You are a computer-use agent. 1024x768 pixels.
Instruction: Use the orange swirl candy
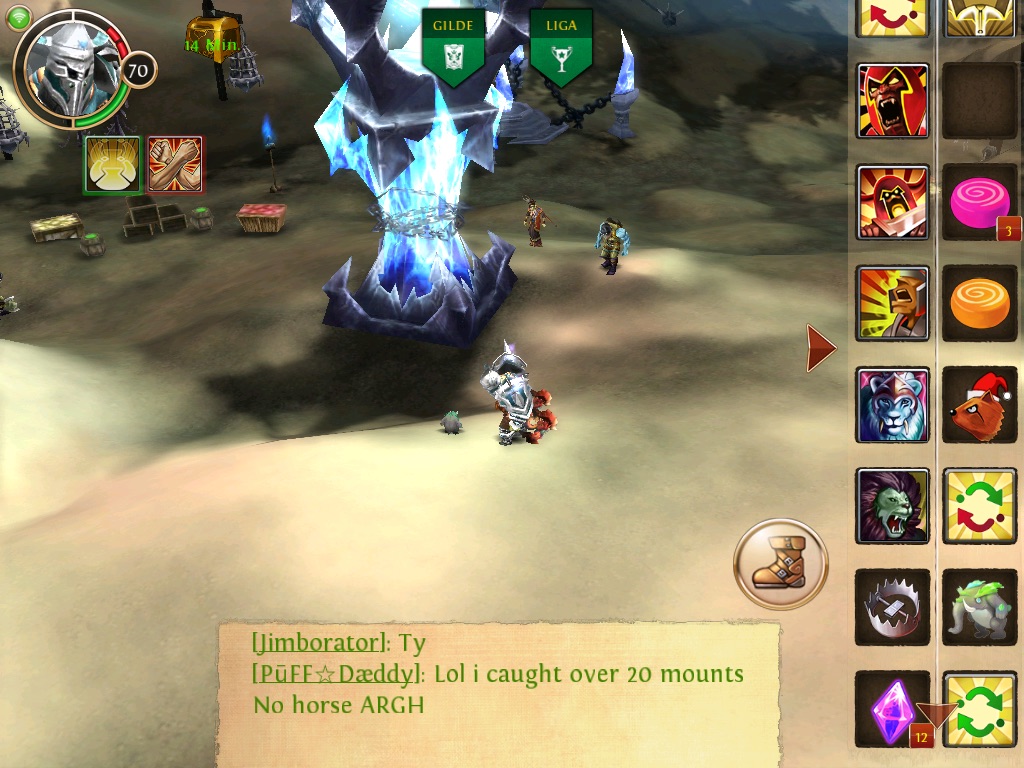pos(980,303)
